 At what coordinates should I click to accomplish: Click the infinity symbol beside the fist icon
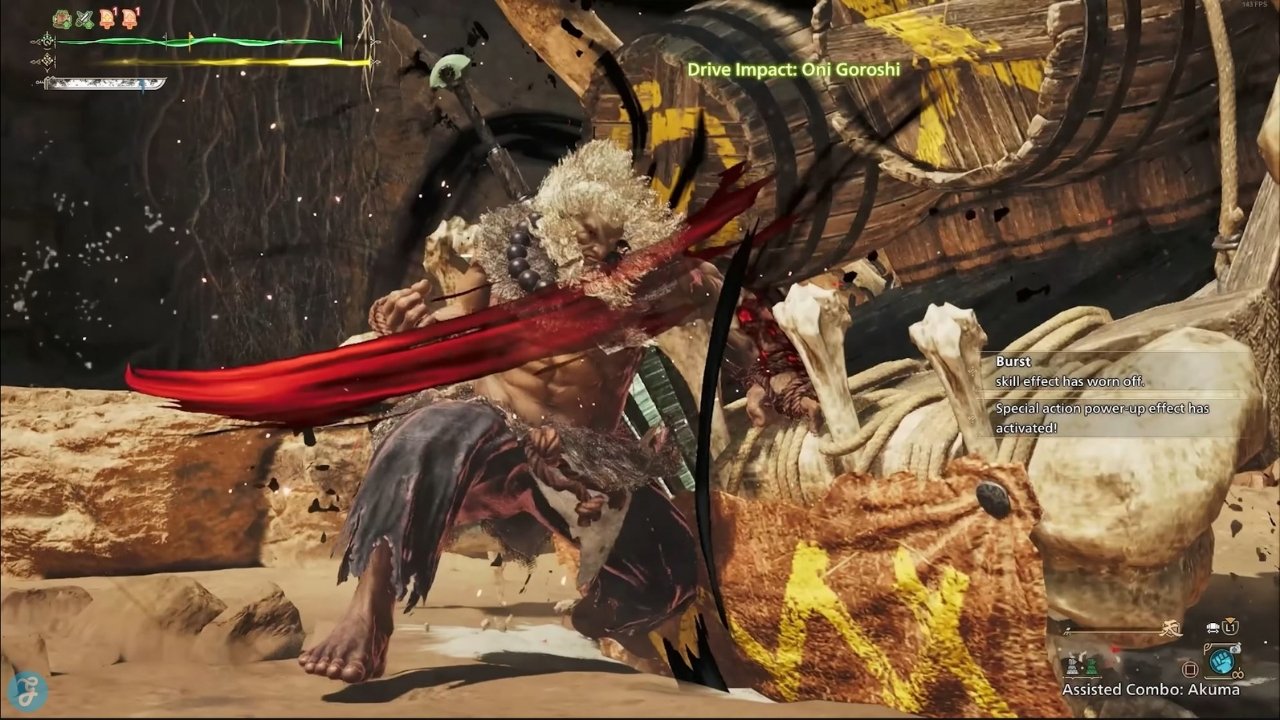(1238, 674)
